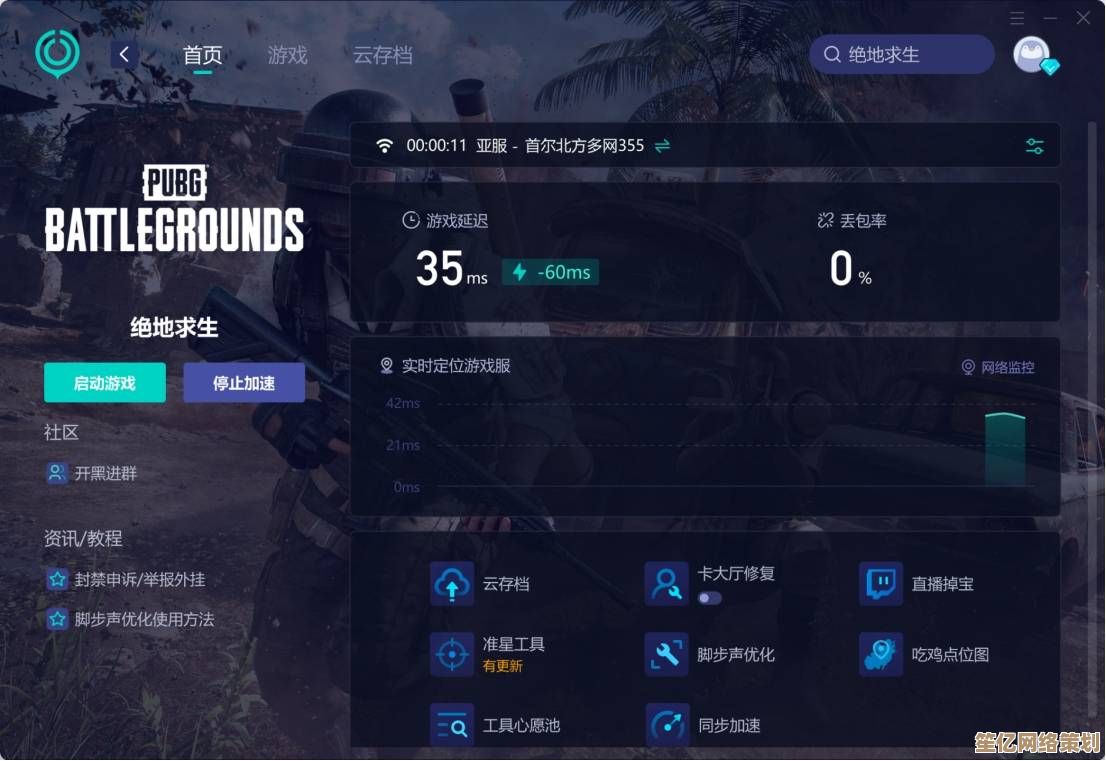Switch server via the swap arrows icon
1106x761 pixels.
[662, 146]
